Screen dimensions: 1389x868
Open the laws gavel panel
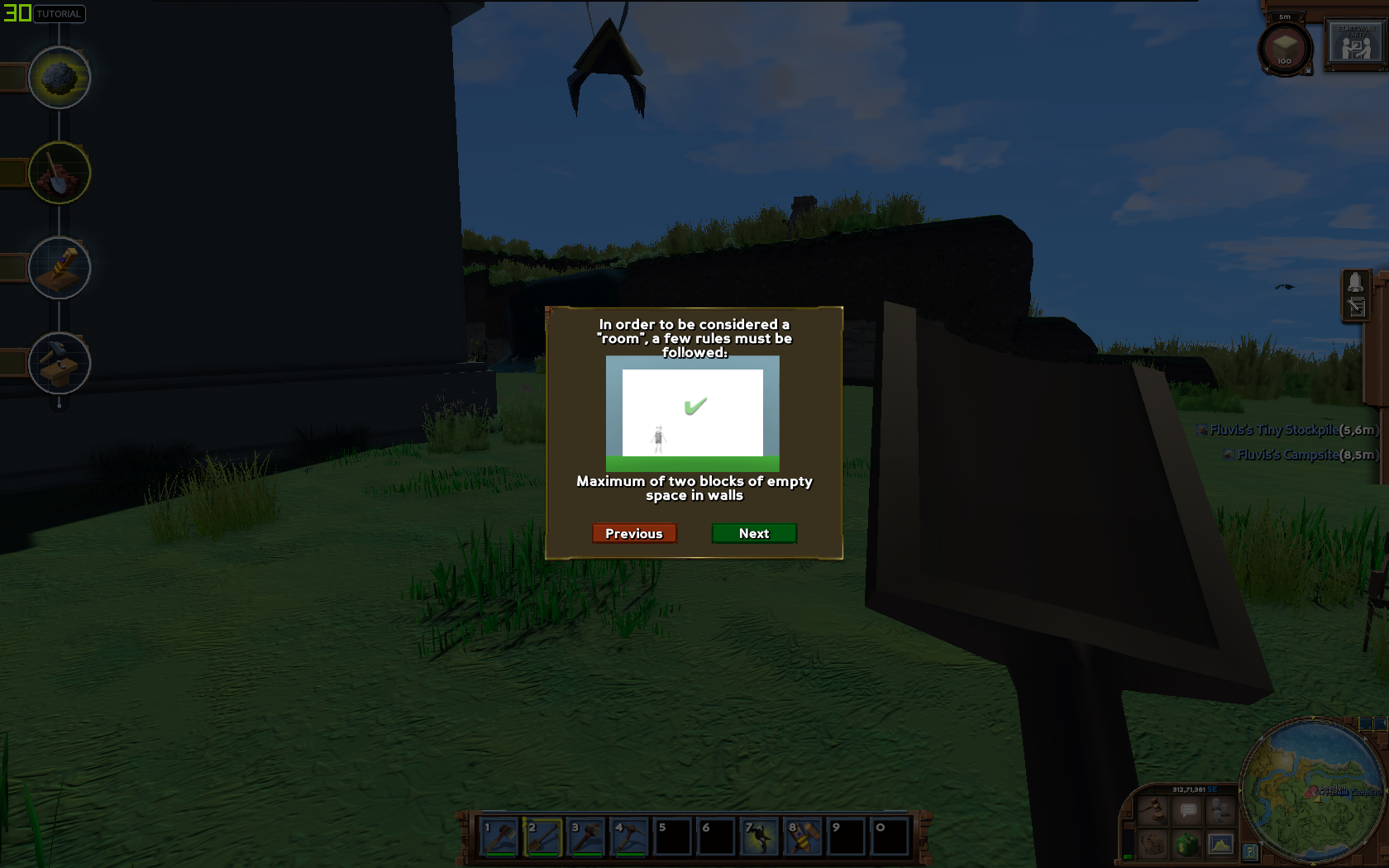(1153, 810)
